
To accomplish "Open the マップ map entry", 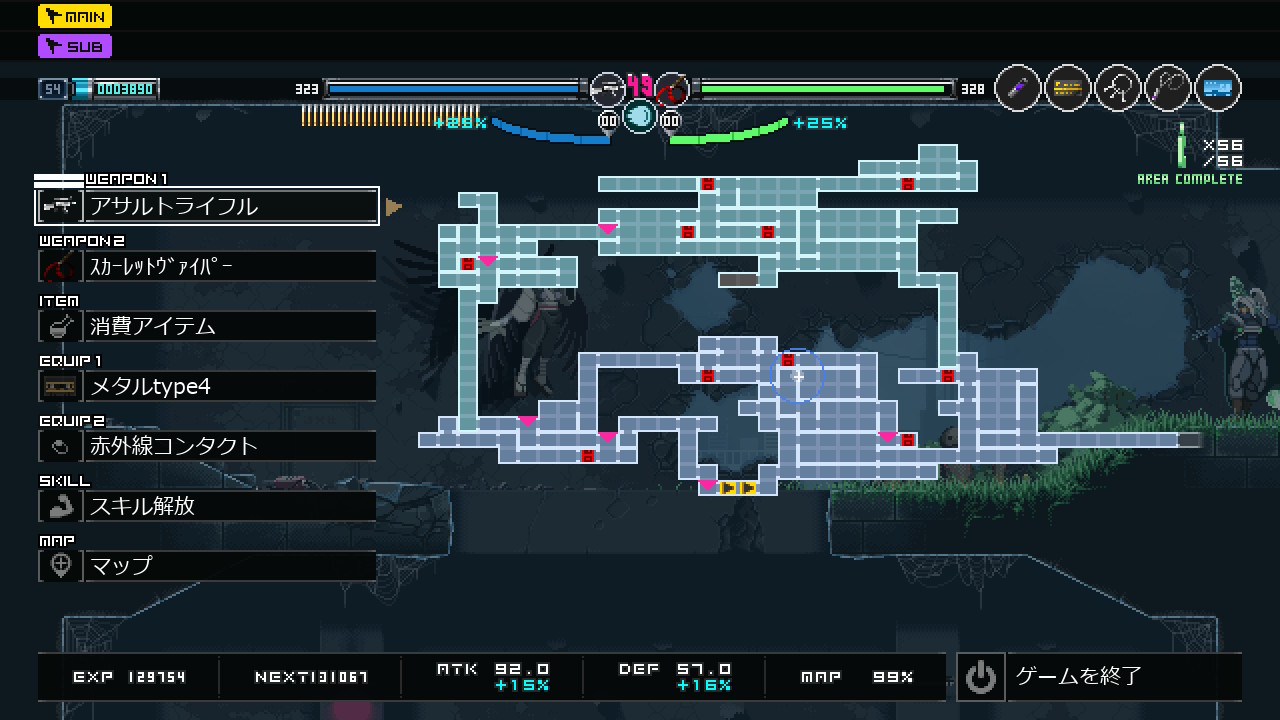I will 207,566.
